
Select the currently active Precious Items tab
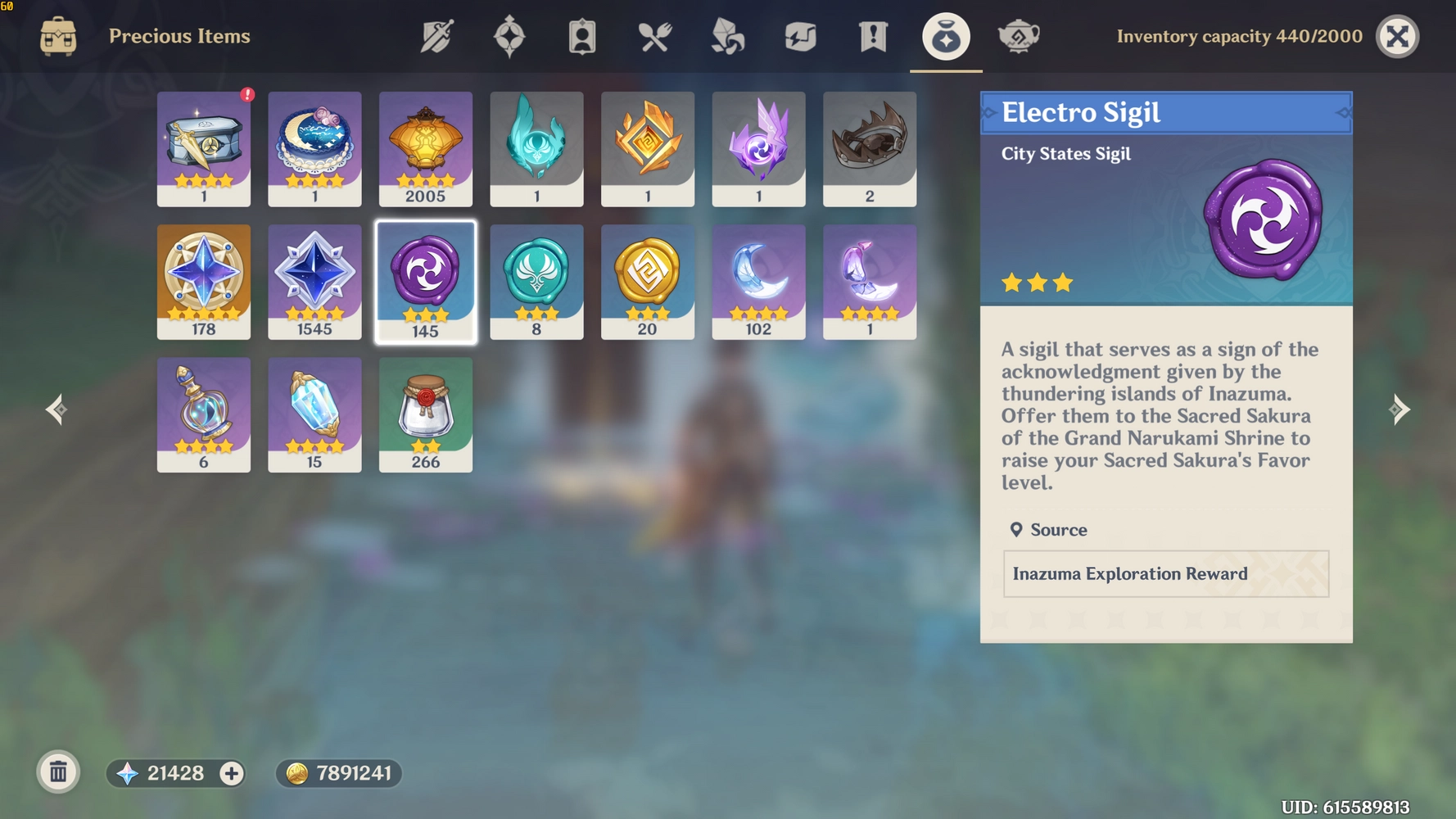(946, 36)
